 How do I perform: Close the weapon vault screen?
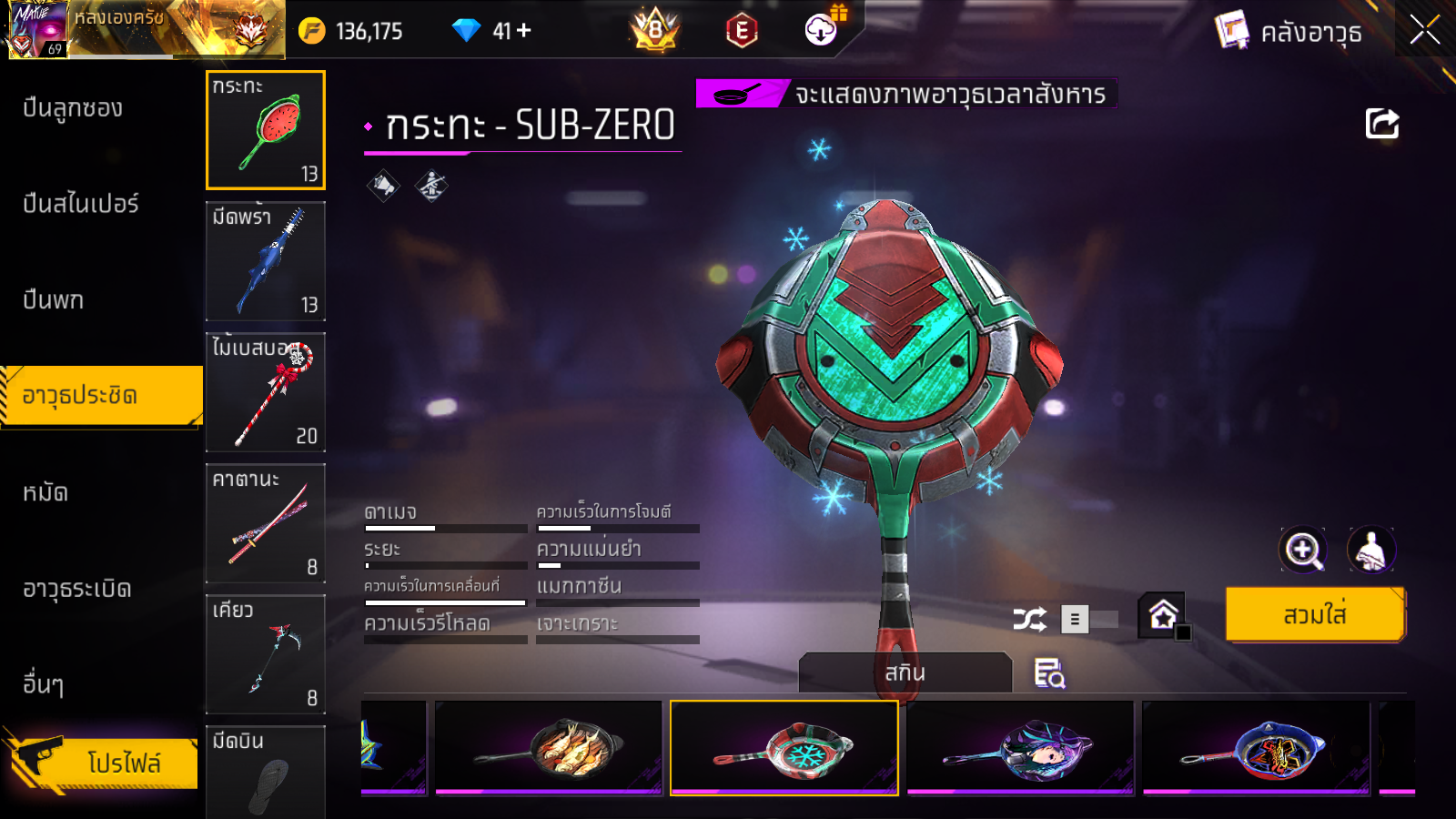1424,30
